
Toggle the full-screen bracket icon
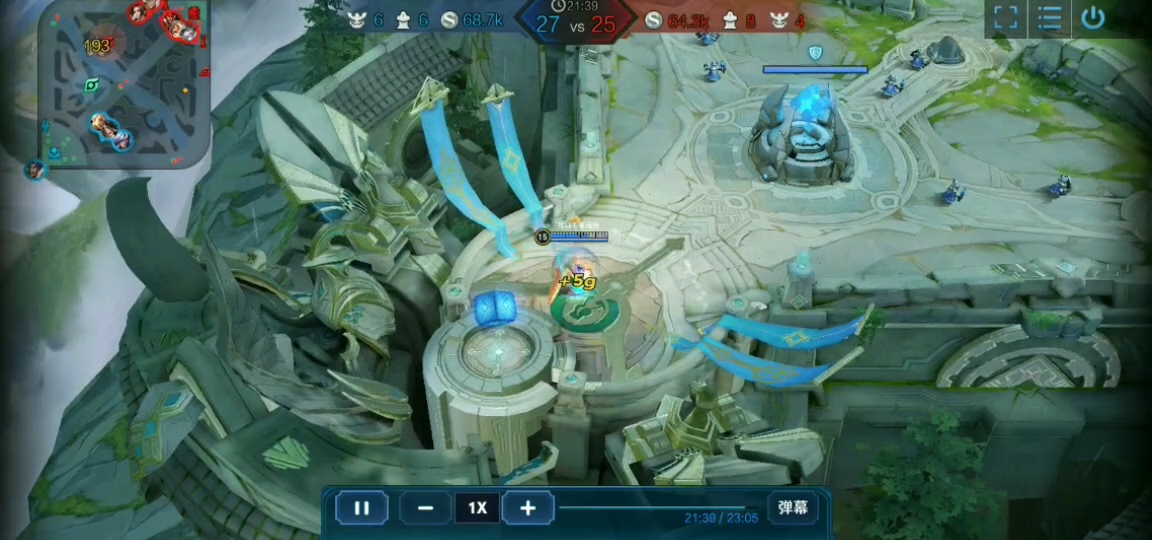point(1006,18)
